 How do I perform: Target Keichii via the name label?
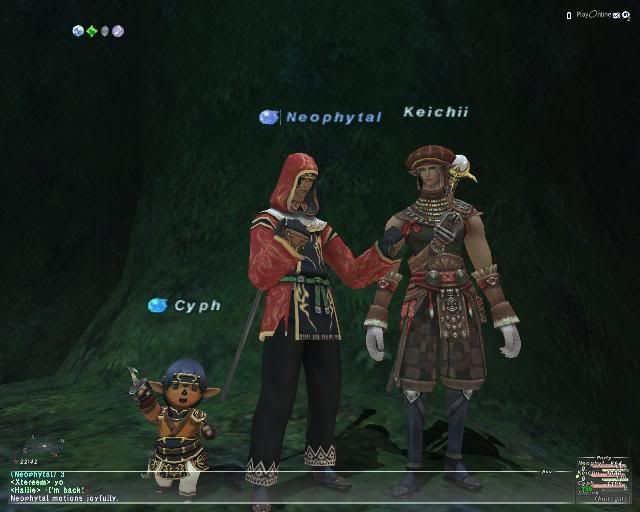click(436, 112)
